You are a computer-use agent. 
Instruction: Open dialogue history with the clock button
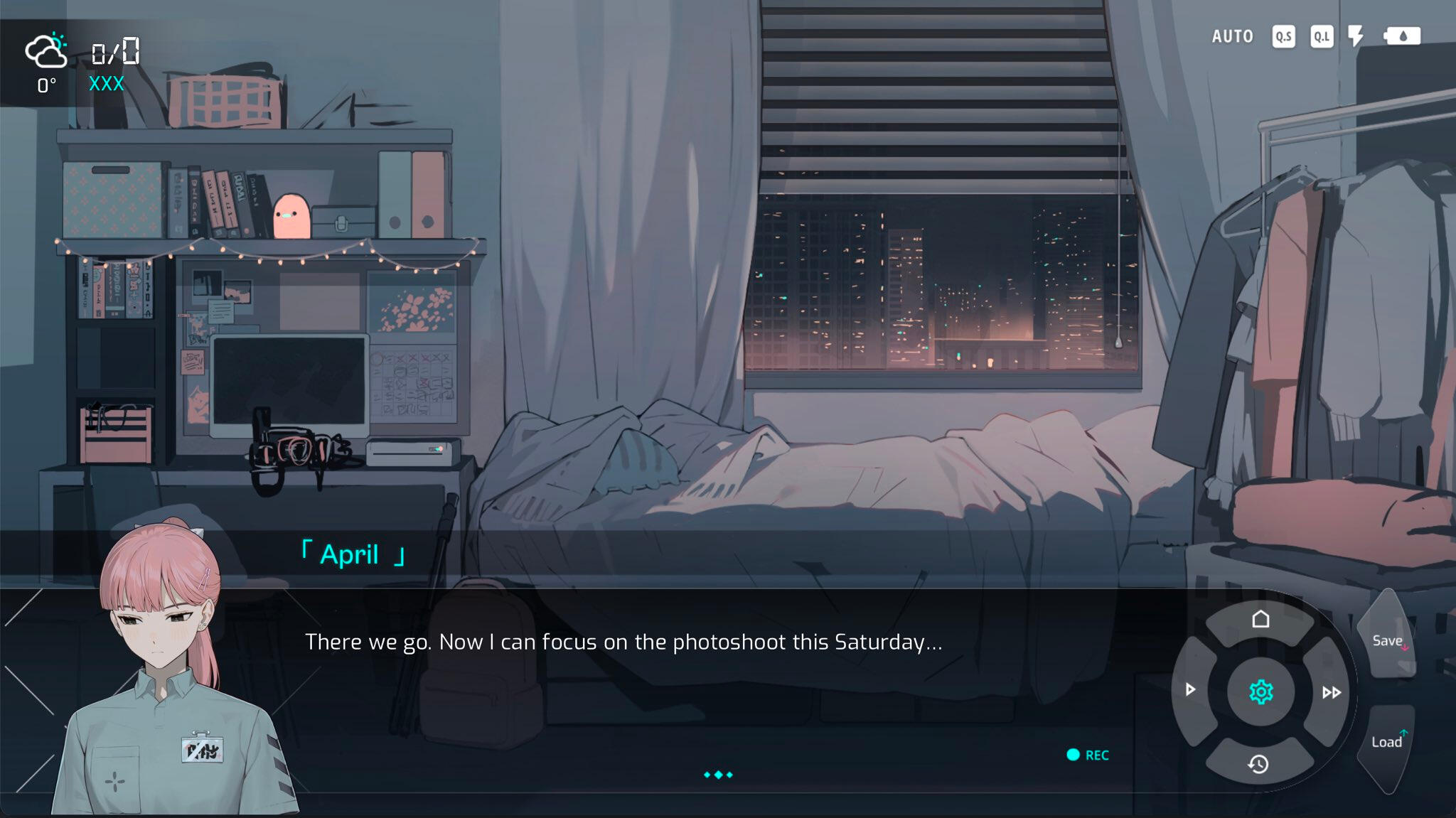1258,764
